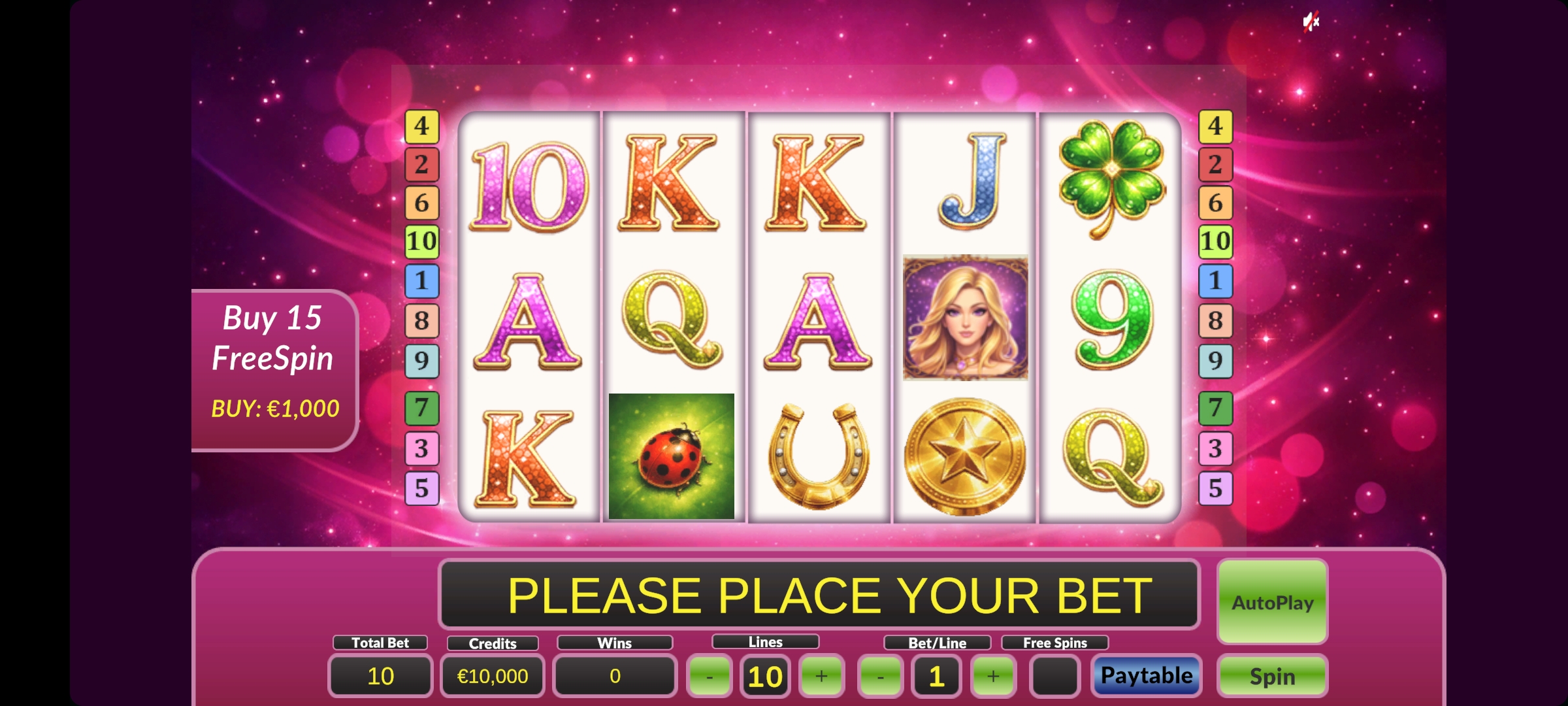Decrease the number of Lines
The width and height of the screenshot is (1568, 706).
(710, 676)
